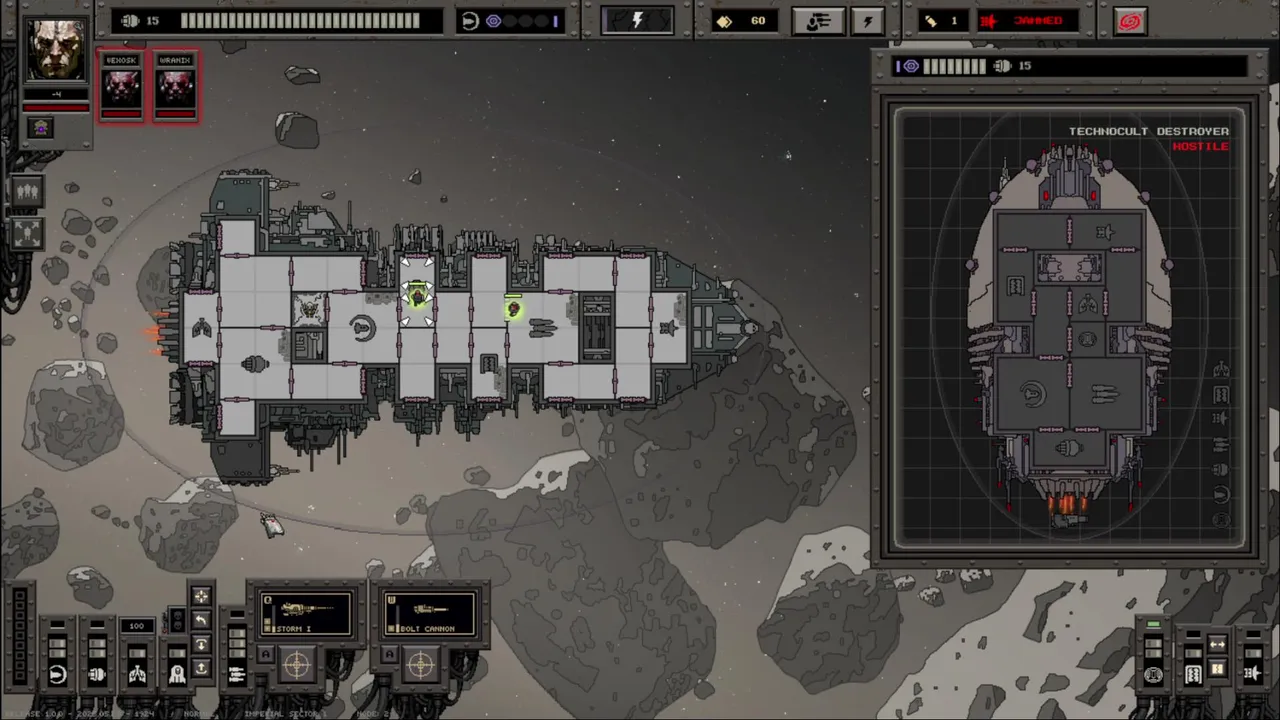This screenshot has height=720, width=1280.
Task: Click the curved return arrow button
Action: (x=201, y=621)
